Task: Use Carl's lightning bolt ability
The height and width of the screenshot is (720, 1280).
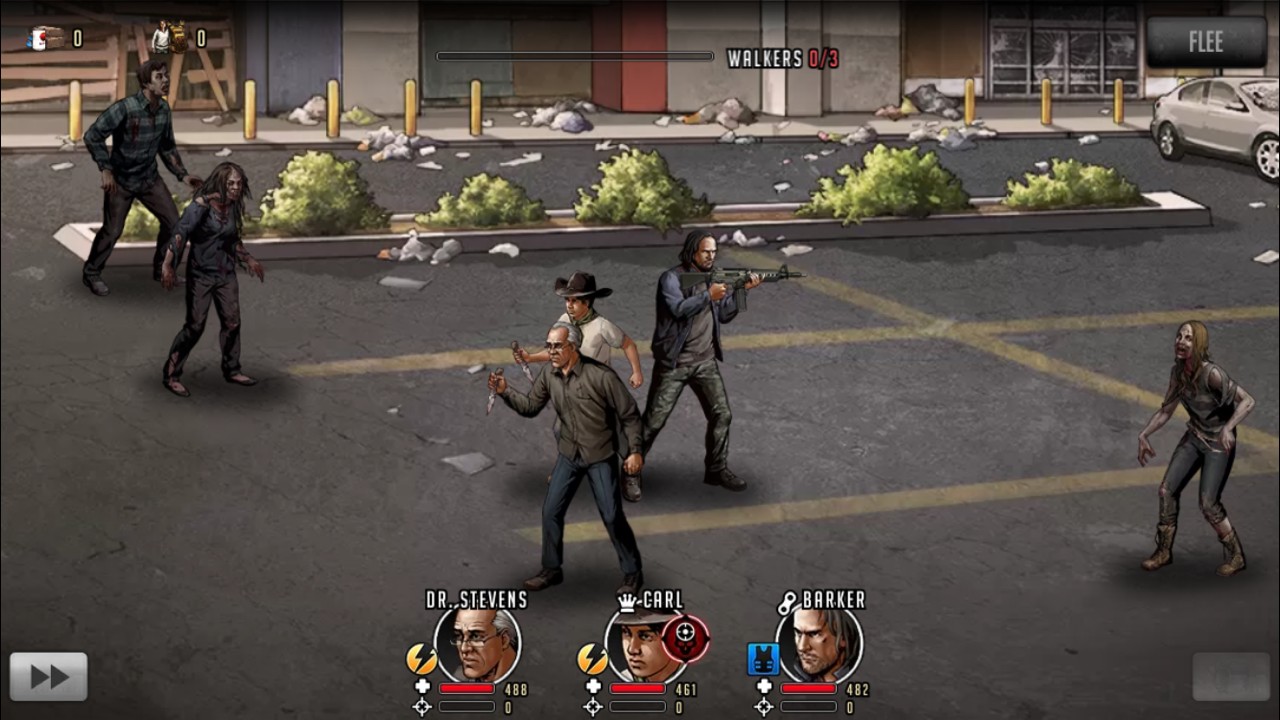Action: tap(592, 658)
